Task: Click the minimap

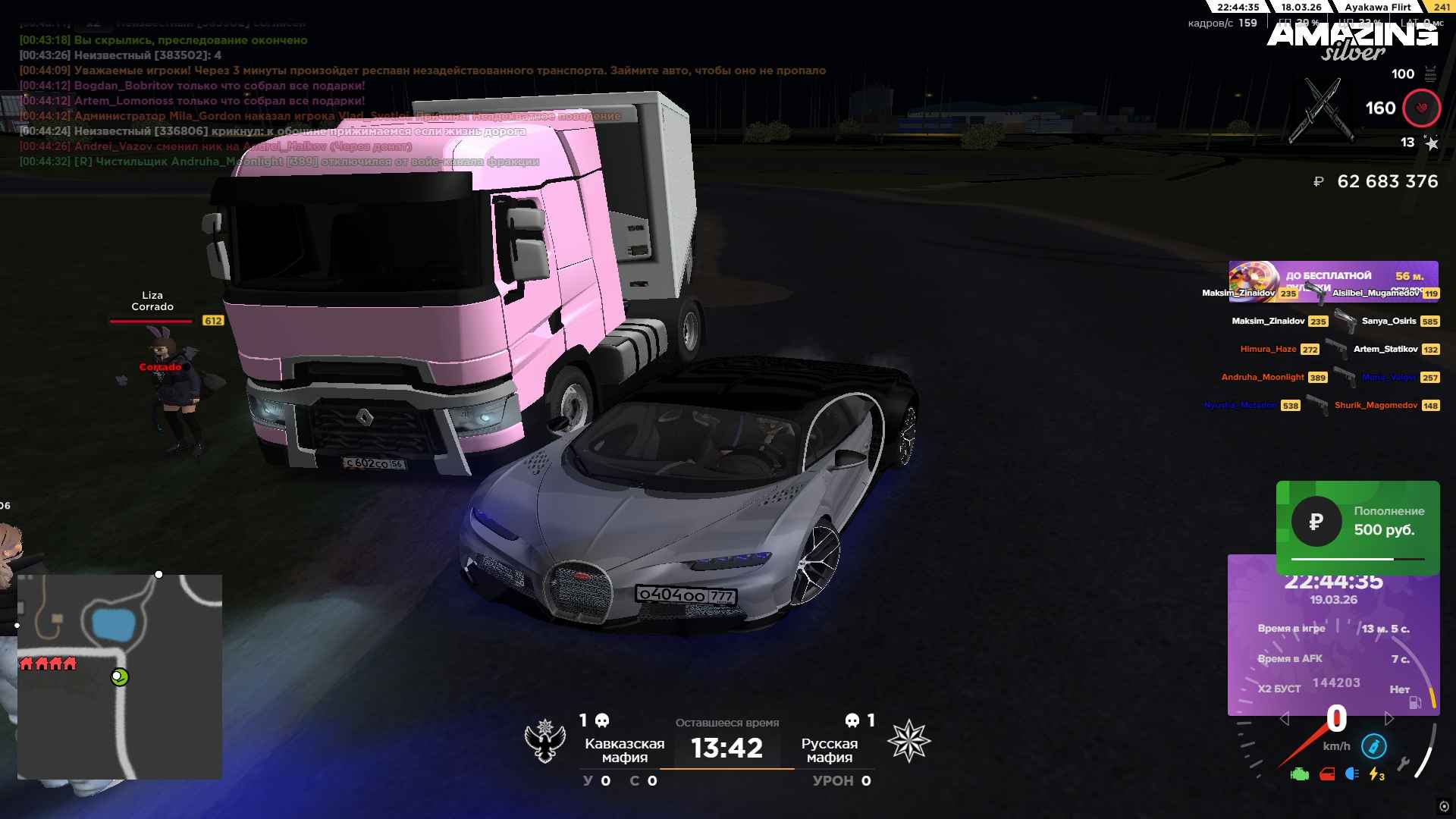Action: [x=120, y=676]
